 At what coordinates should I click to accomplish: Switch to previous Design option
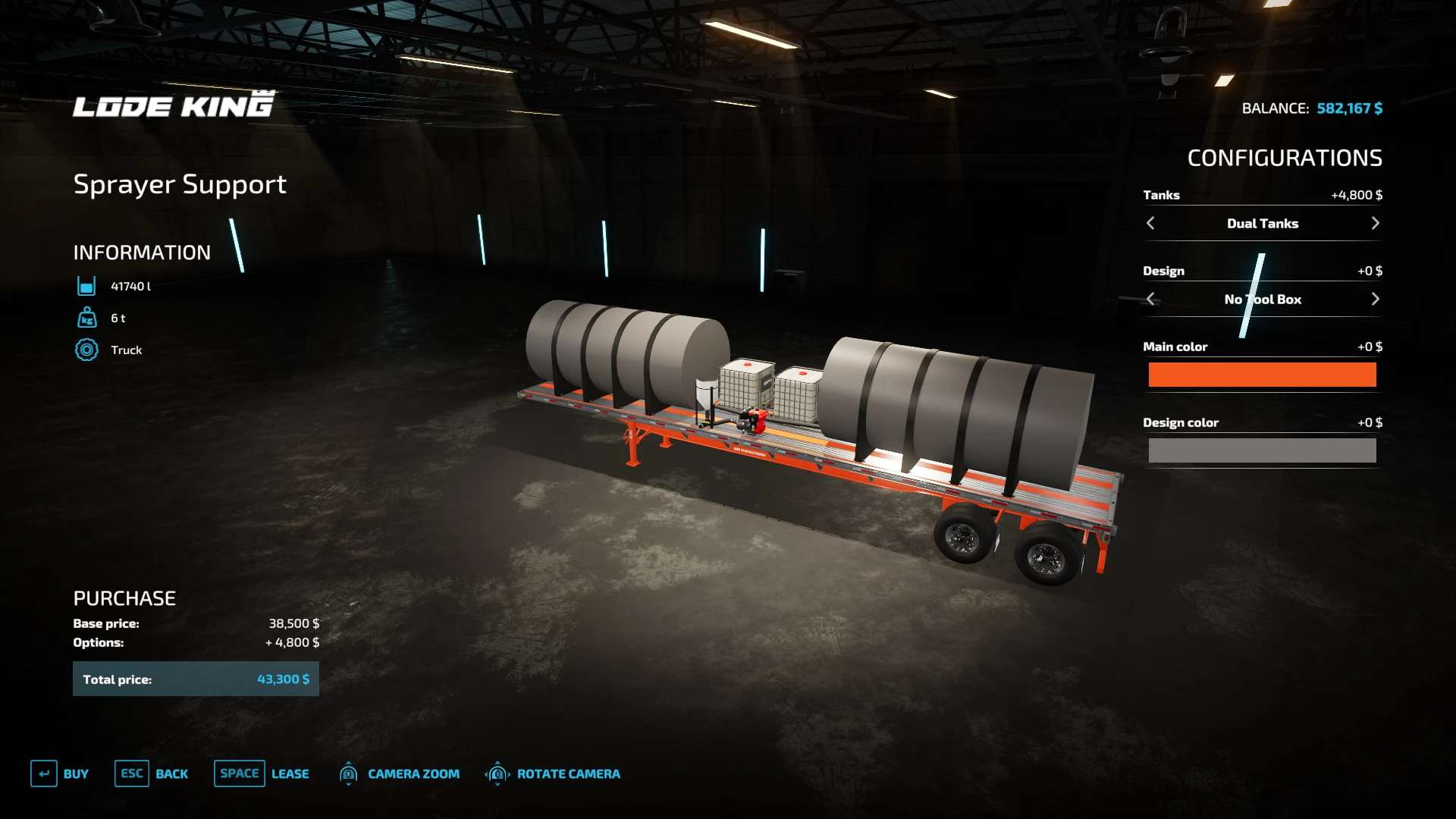[x=1150, y=299]
